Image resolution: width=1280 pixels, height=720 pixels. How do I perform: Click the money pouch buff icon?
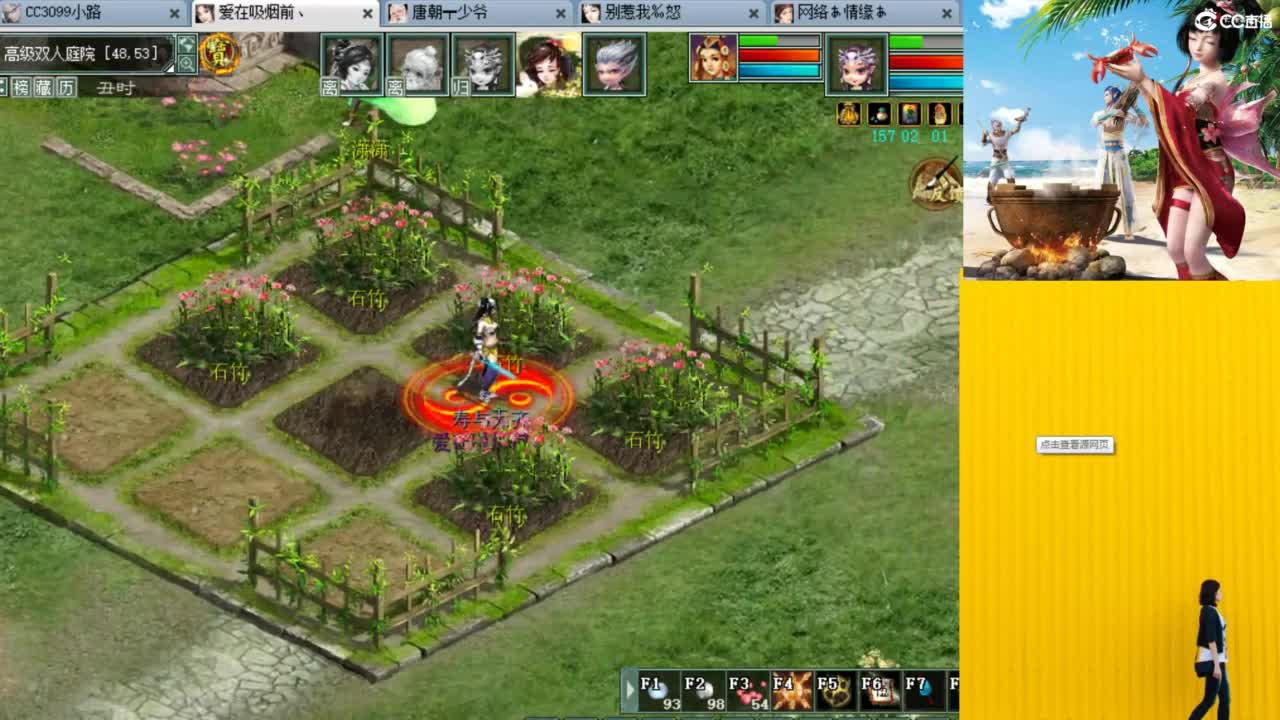(x=848, y=115)
